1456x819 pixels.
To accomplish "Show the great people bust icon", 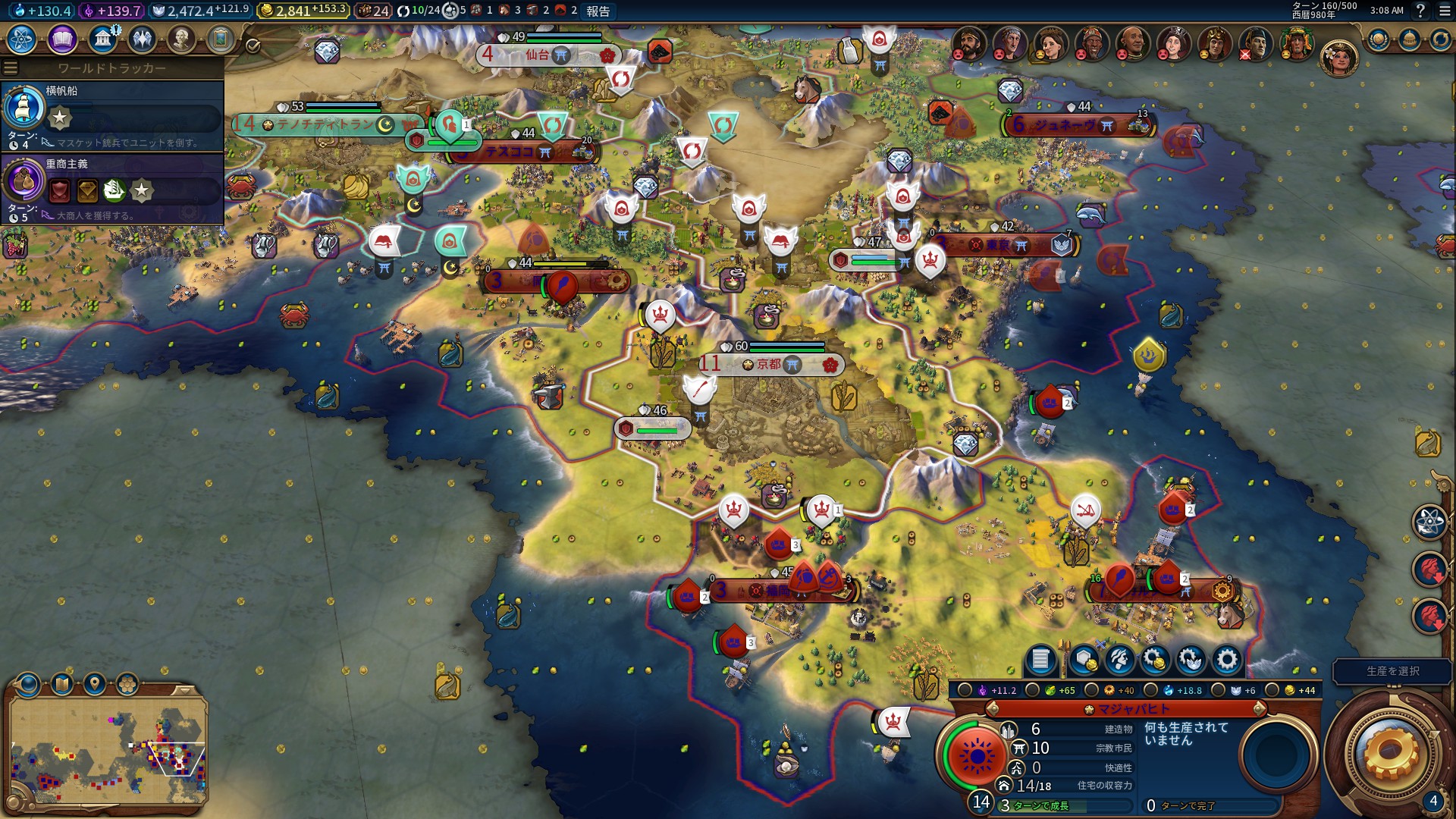I will [181, 39].
